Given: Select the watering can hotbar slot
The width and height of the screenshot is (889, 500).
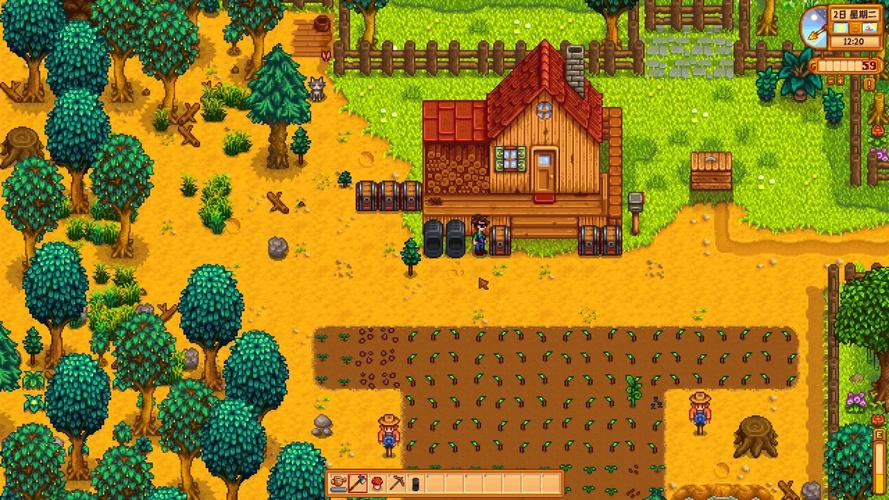Looking at the screenshot, I should point(340,483).
